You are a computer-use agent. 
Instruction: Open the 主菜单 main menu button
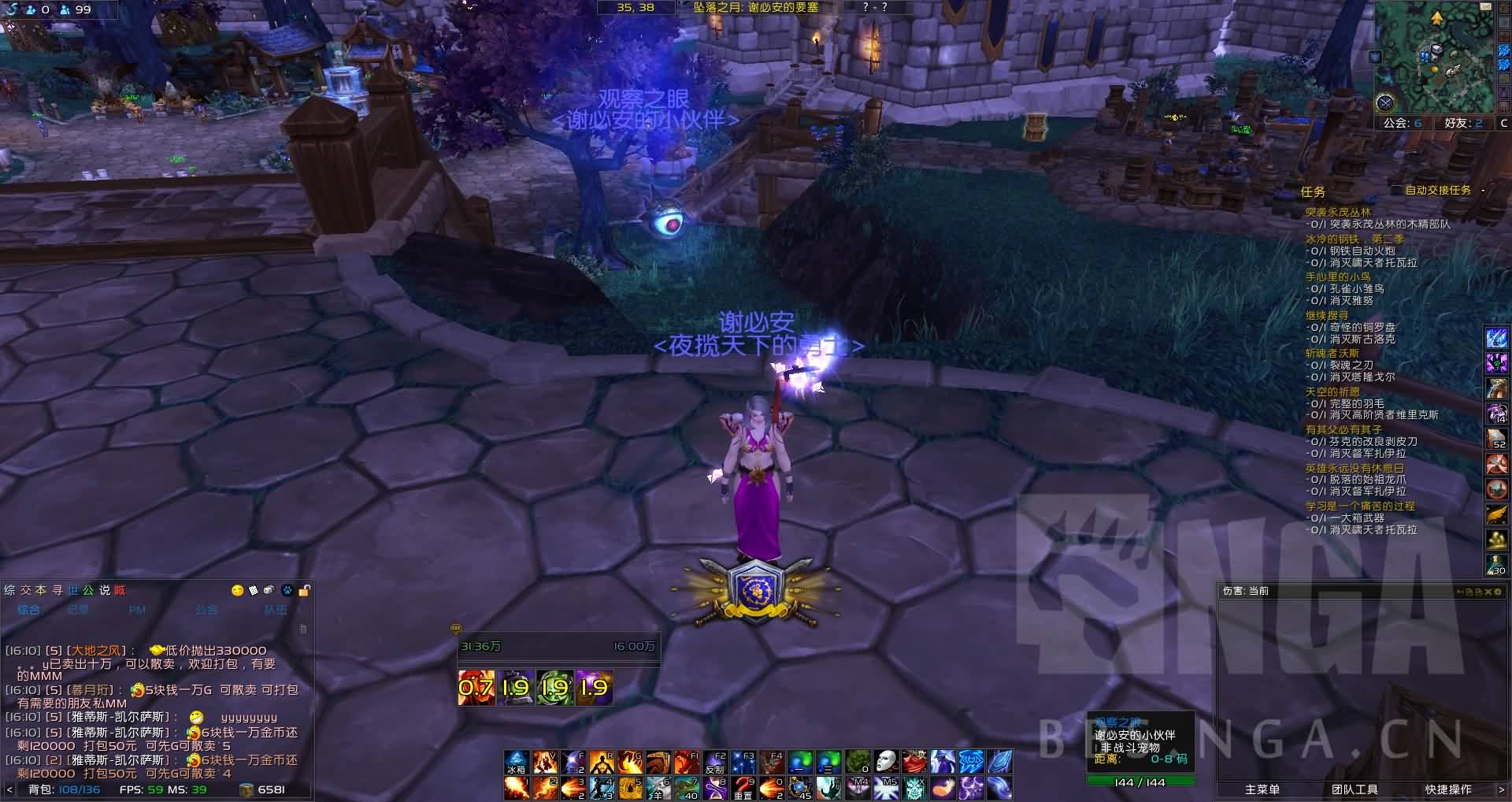pos(1262,789)
